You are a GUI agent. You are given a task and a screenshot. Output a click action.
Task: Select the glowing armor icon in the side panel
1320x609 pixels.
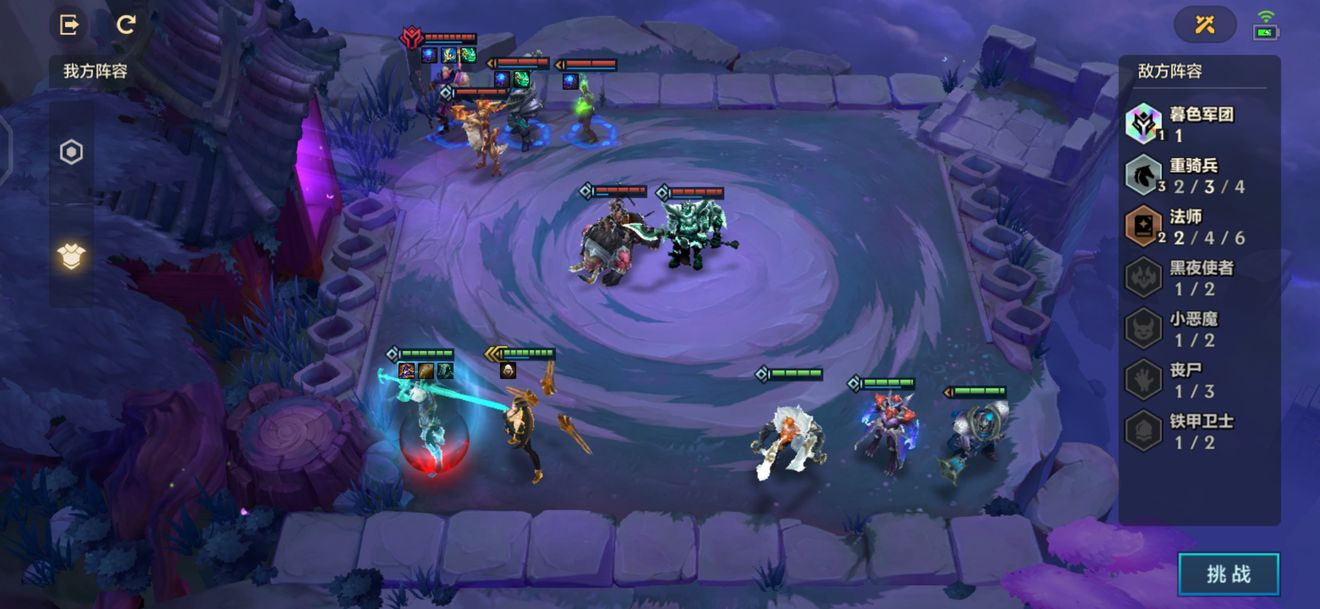click(x=71, y=257)
